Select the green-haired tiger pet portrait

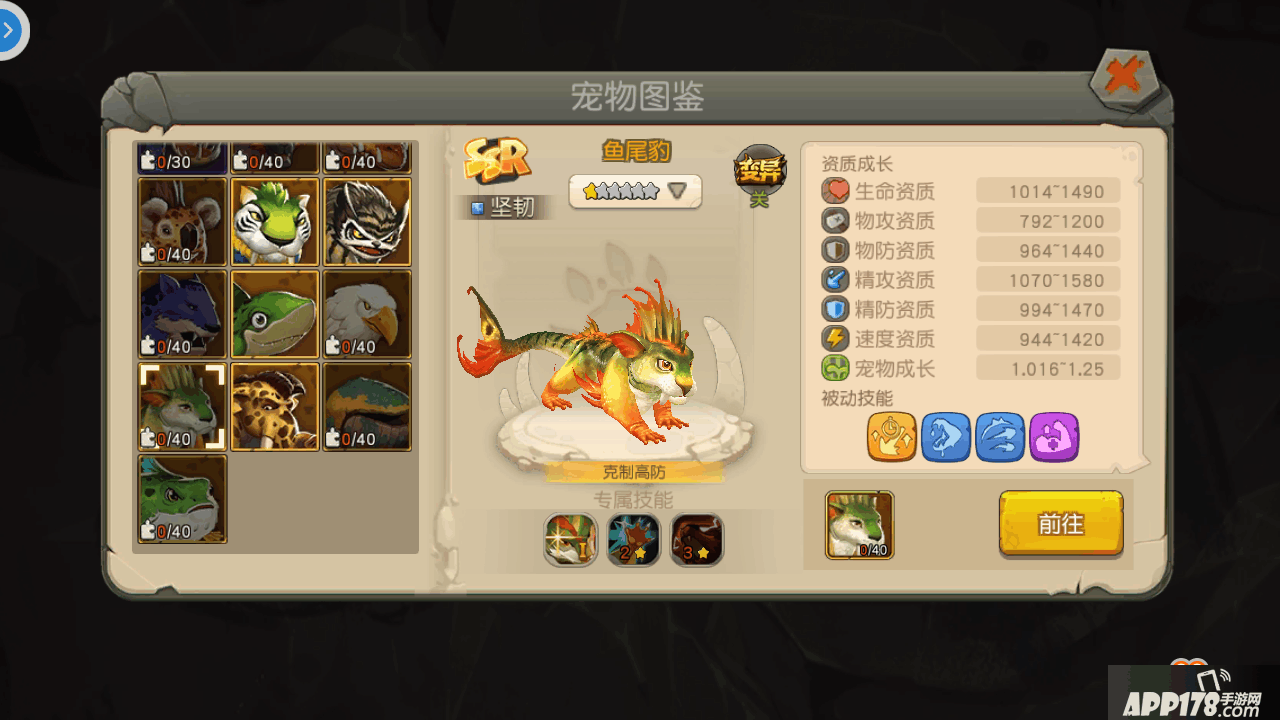coord(275,221)
